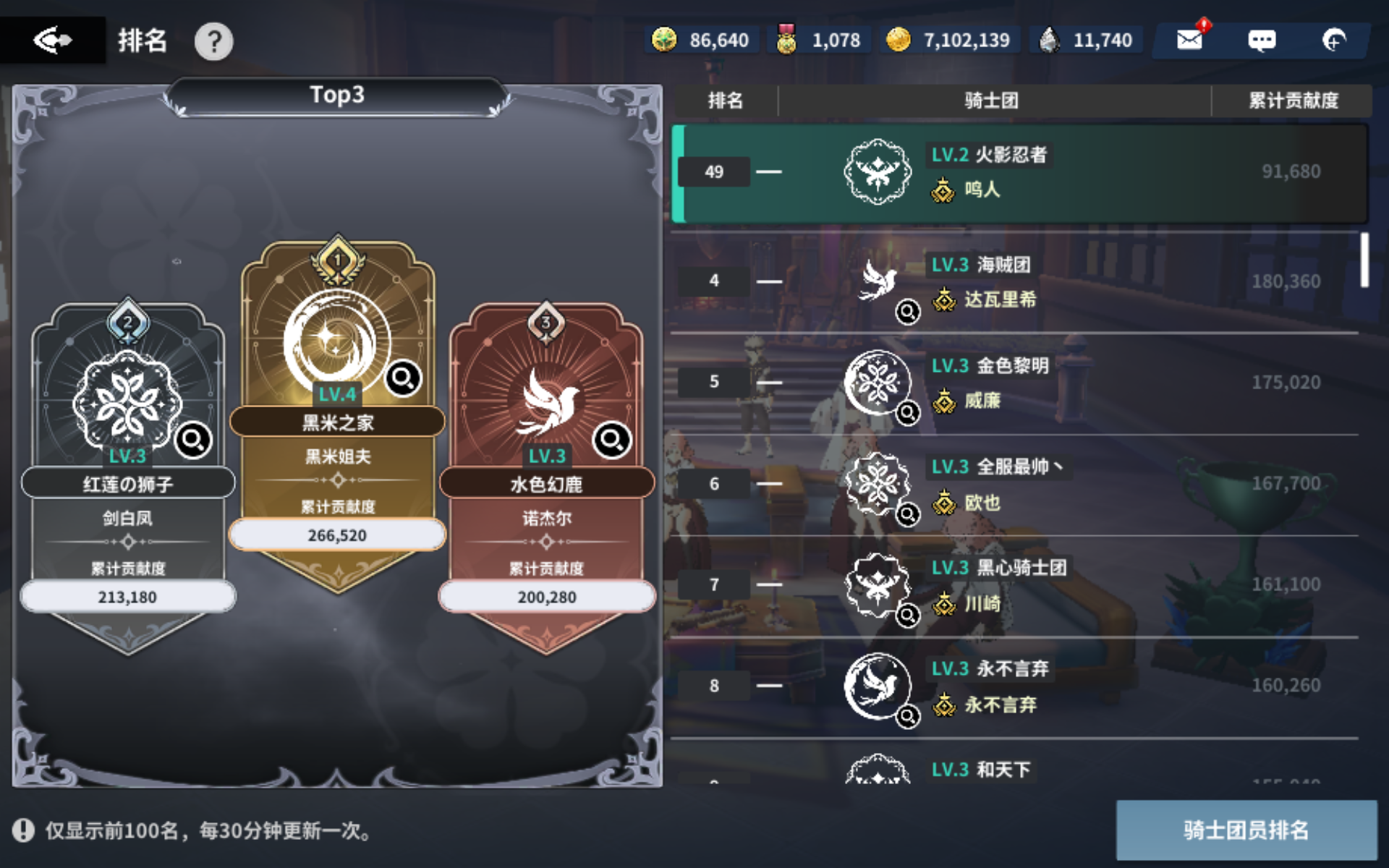
Task: Inspect 黑米之家 with its magnifier icon
Action: 404,378
